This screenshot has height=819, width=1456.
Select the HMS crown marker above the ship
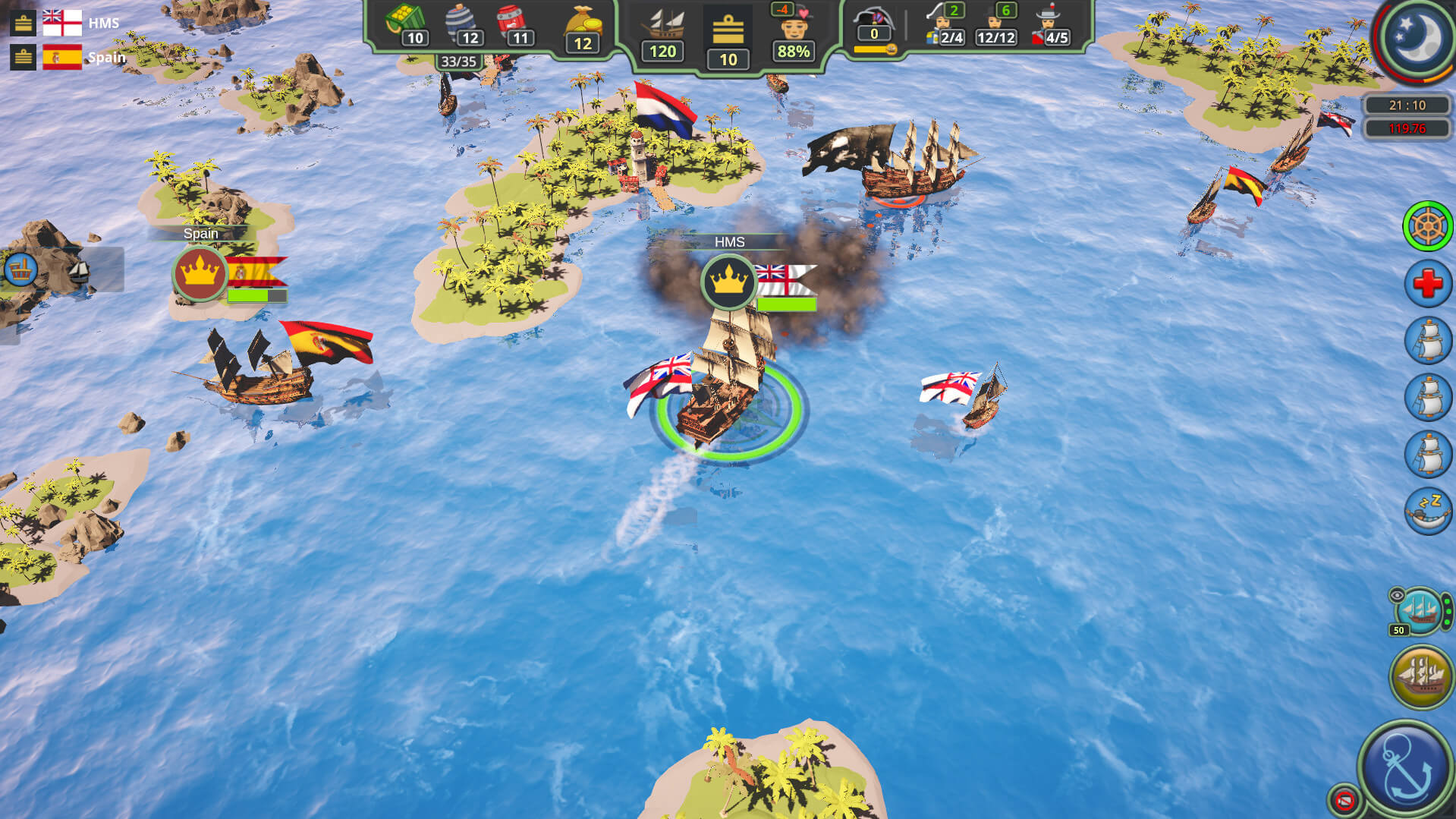[x=728, y=282]
